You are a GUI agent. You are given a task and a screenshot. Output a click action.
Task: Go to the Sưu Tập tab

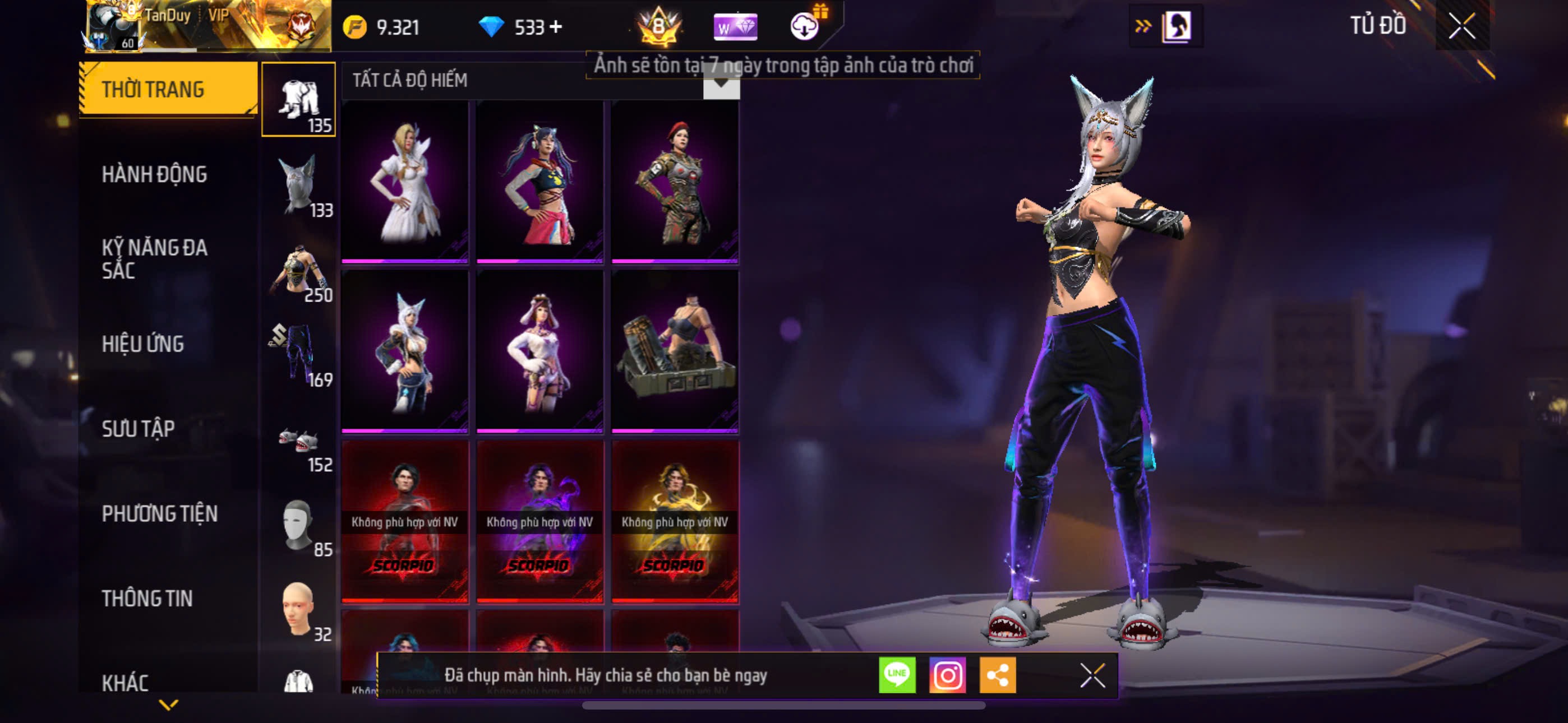[138, 429]
